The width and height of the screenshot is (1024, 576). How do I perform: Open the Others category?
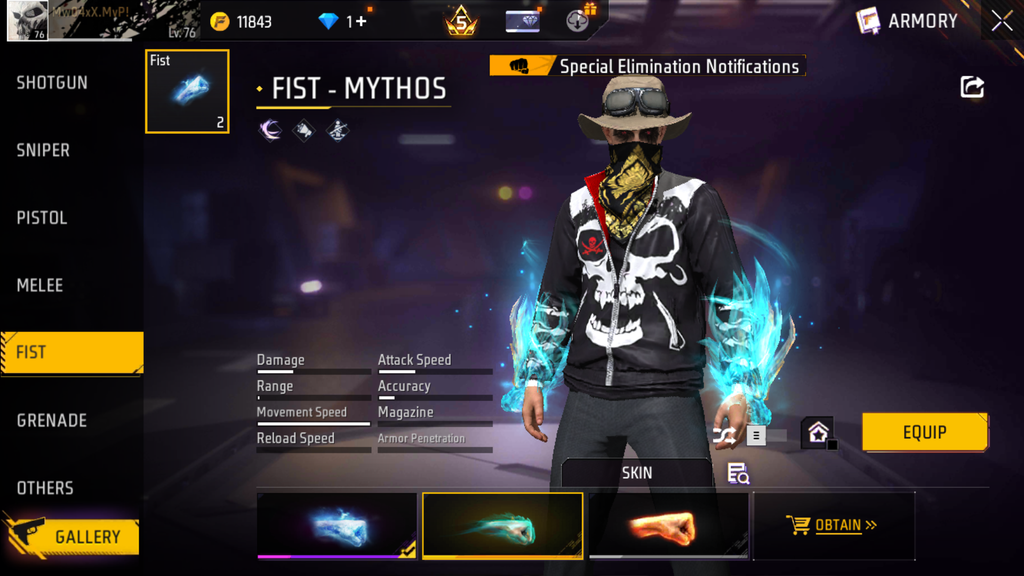click(45, 488)
